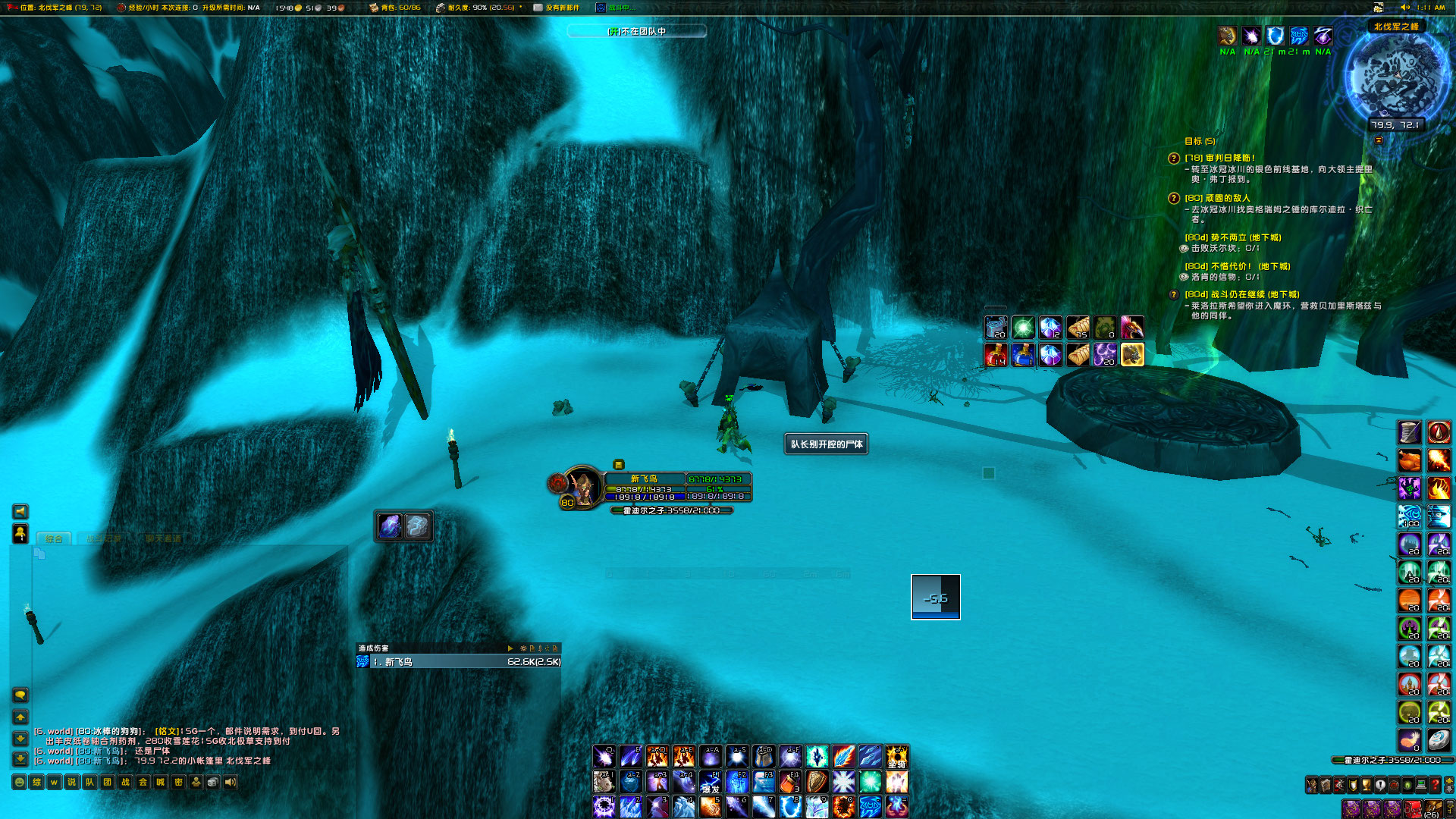The width and height of the screenshot is (1456, 819).
Task: Toggle the play arrow on the 造成伤害 damage meter
Action: (x=511, y=648)
